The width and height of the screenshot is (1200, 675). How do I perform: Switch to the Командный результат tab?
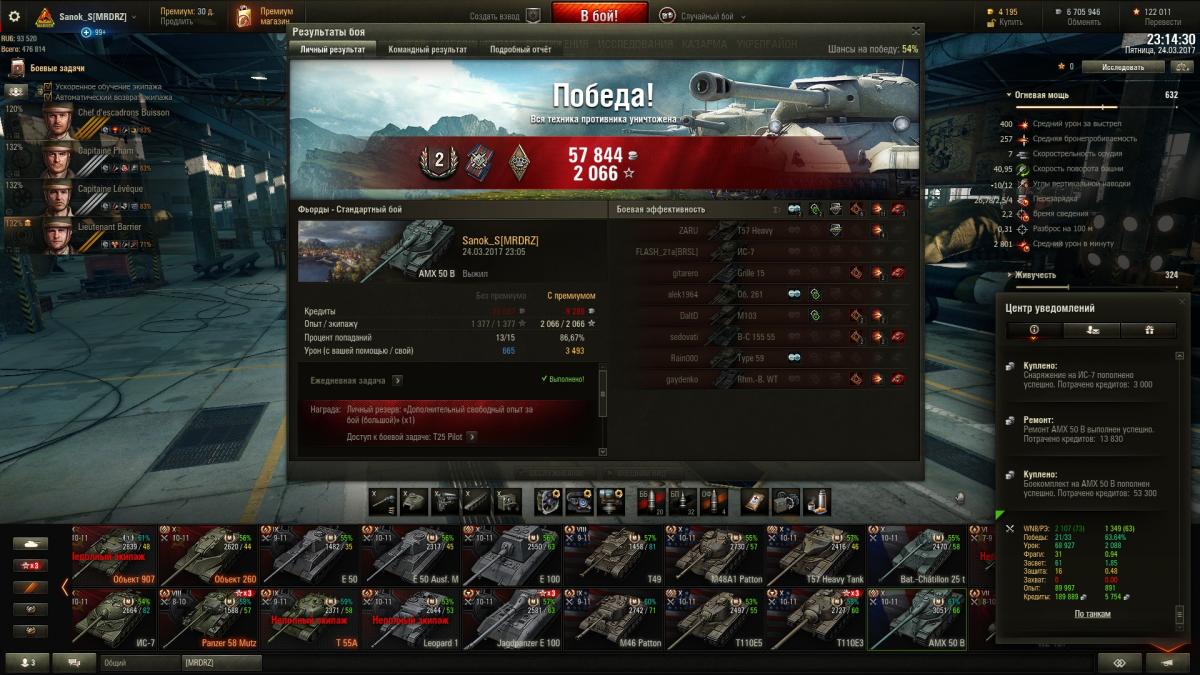coord(427,49)
